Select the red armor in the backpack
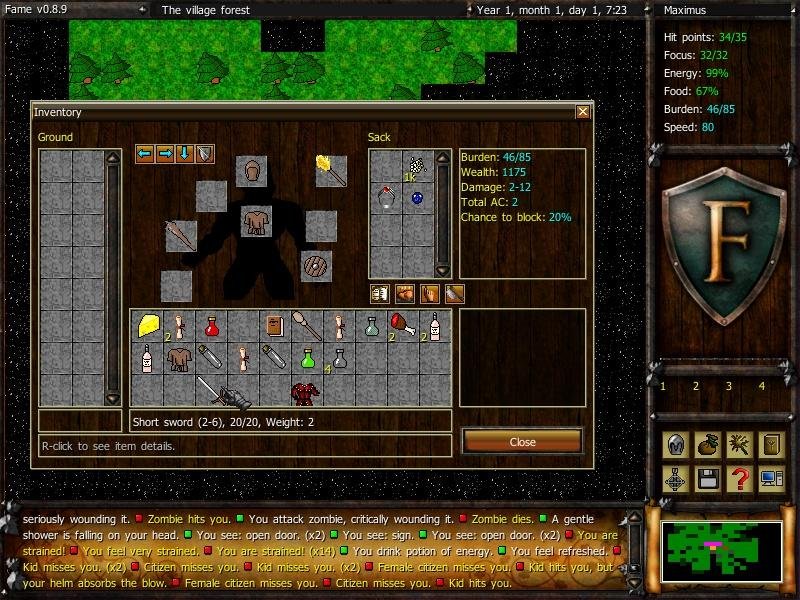This screenshot has height=600, width=800. (305, 391)
